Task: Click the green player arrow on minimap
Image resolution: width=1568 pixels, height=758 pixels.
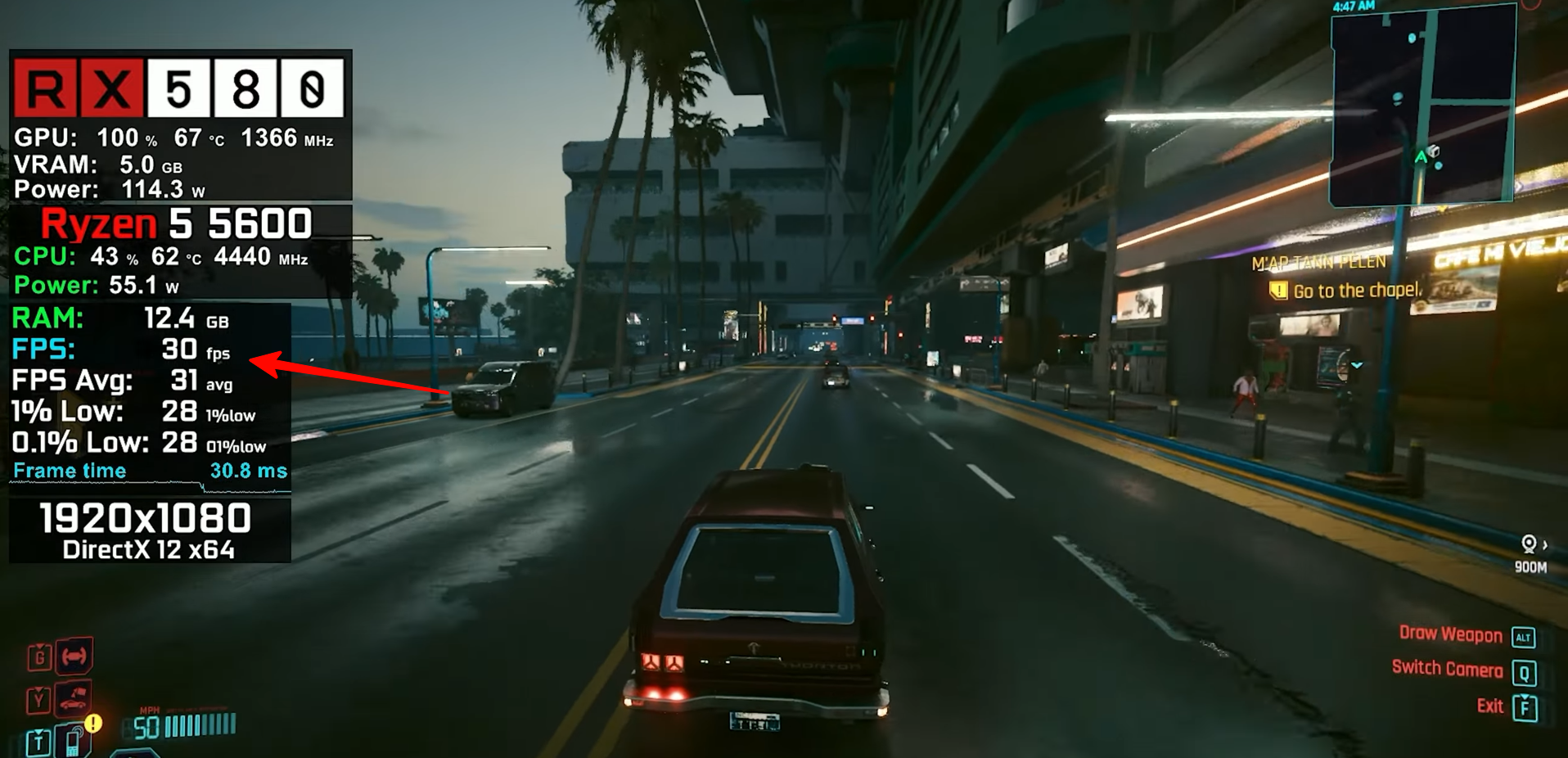Action: coord(1421,156)
